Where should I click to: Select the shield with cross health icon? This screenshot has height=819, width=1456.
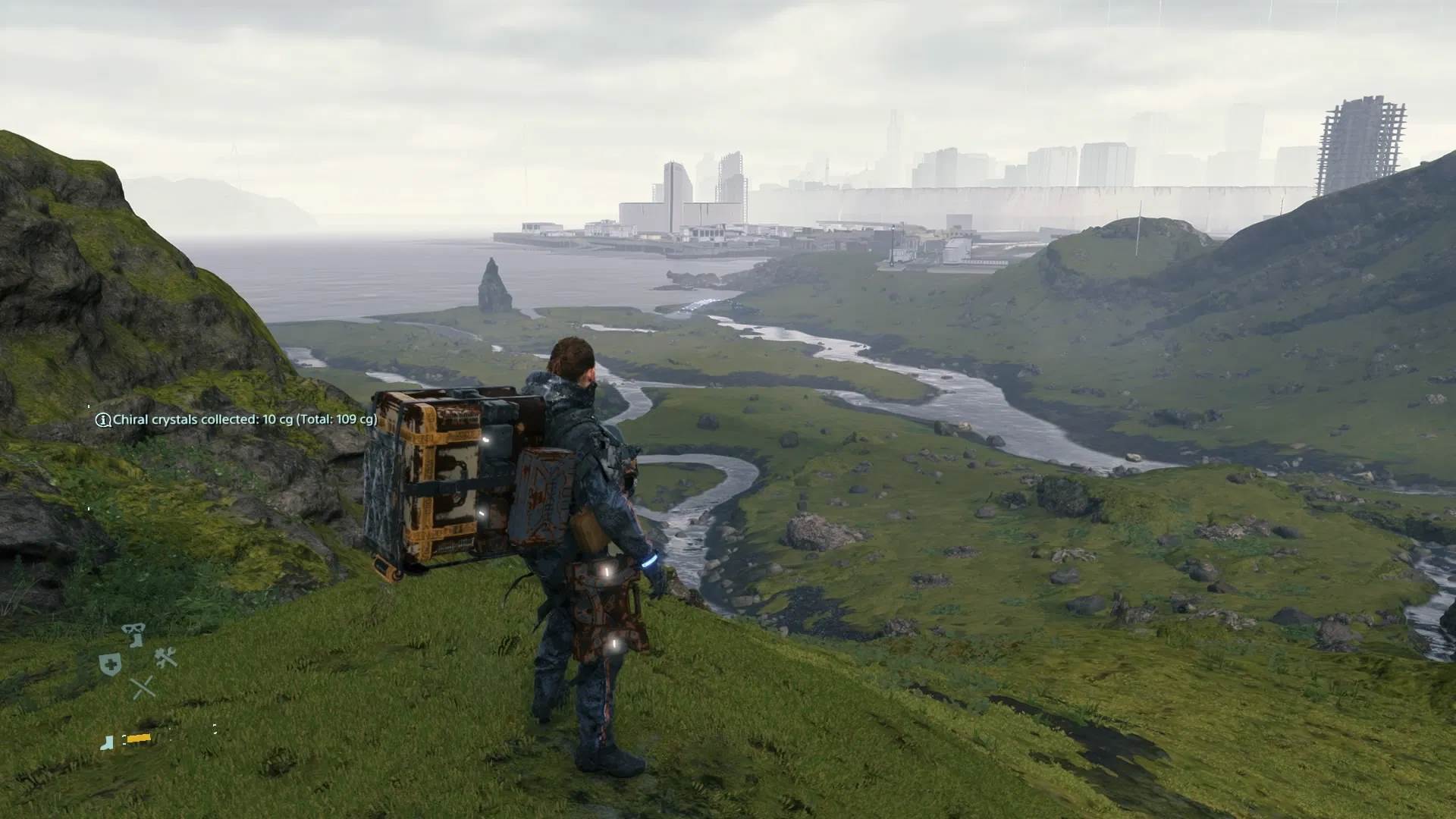click(x=110, y=663)
